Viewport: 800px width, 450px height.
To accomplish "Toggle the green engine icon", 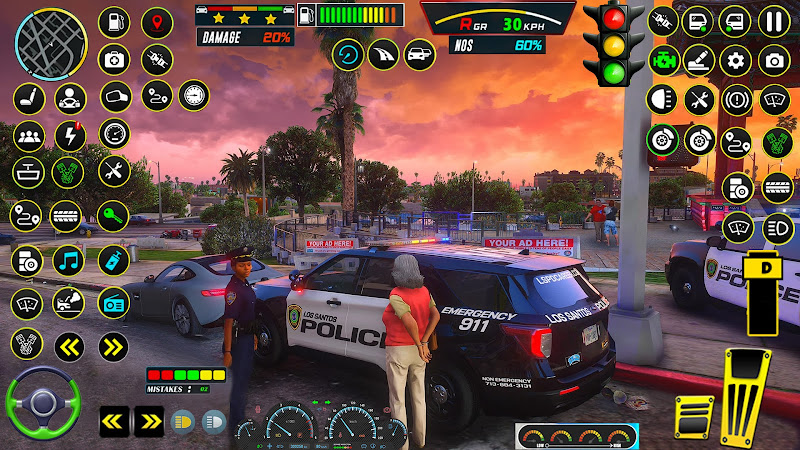I will 662,58.
